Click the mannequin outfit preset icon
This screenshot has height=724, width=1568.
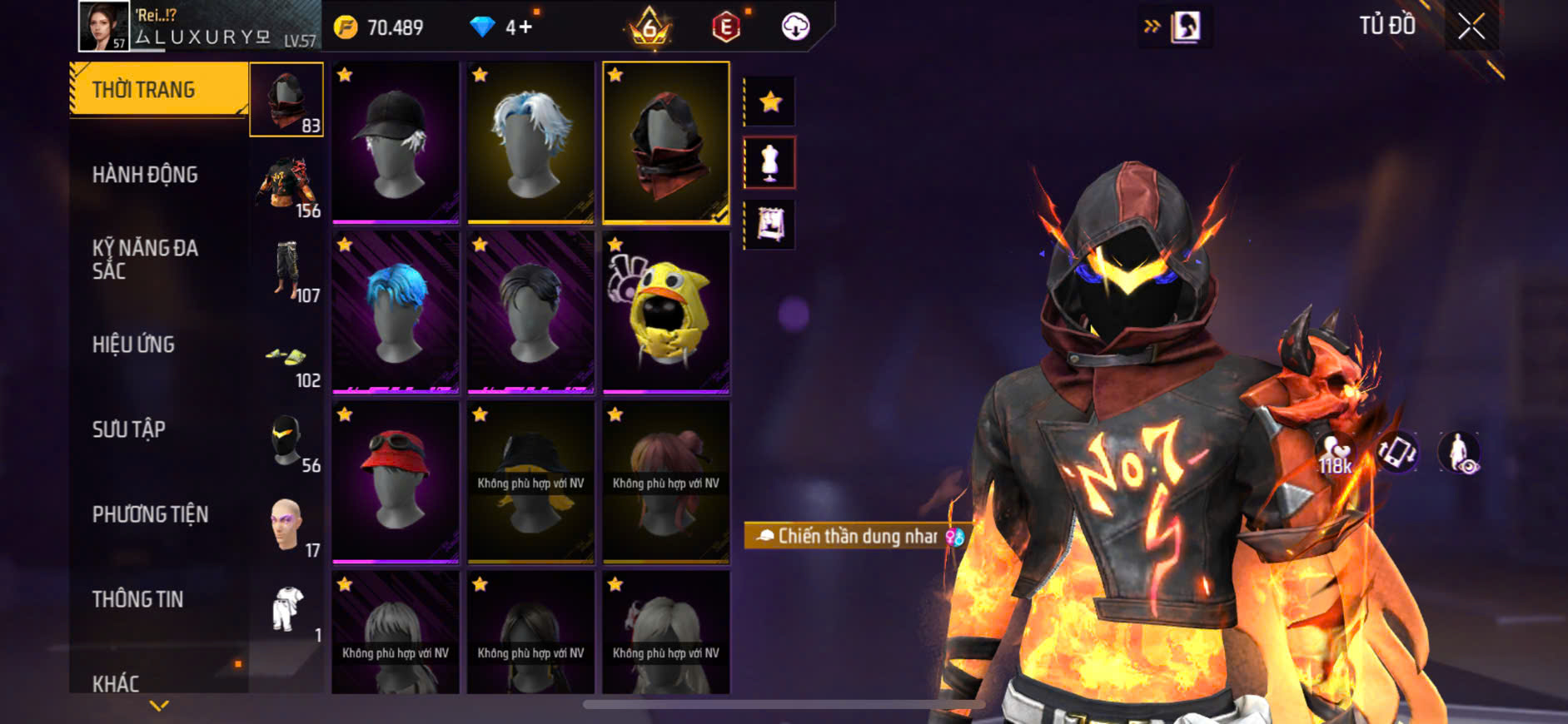coord(770,163)
